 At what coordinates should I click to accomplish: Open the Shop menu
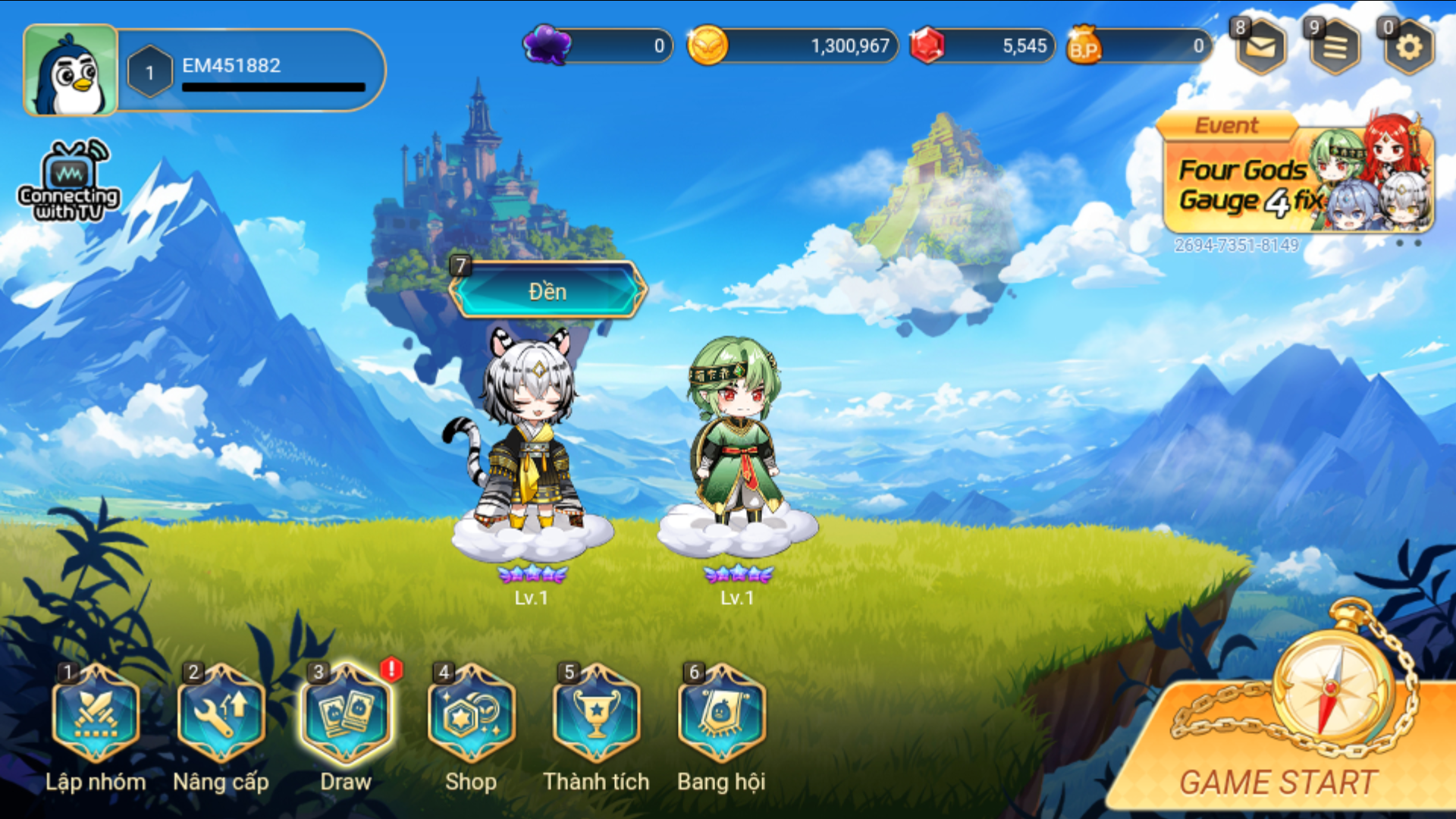click(x=471, y=714)
